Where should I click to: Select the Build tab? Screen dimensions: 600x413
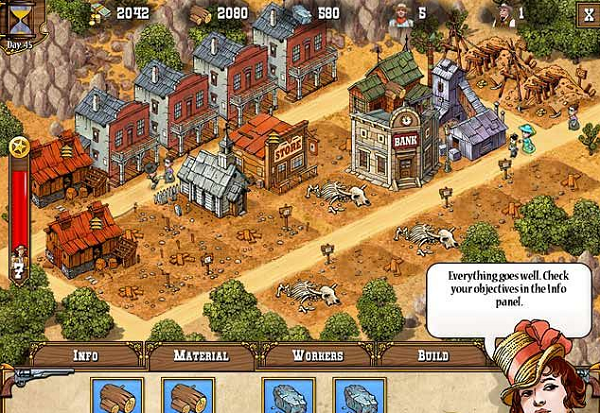click(433, 355)
